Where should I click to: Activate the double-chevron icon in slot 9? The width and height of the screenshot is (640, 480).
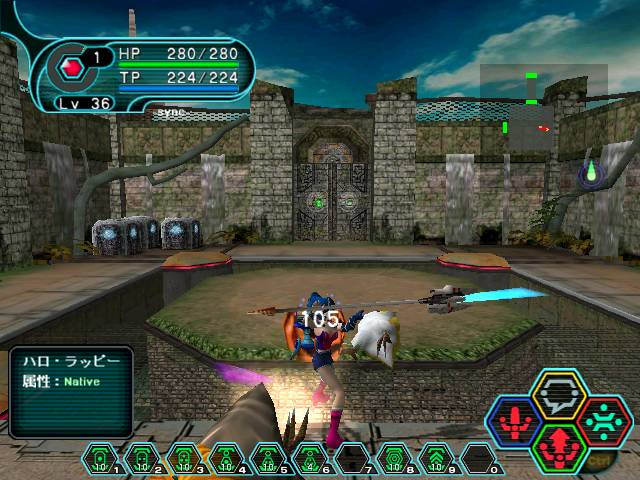pyautogui.click(x=436, y=460)
